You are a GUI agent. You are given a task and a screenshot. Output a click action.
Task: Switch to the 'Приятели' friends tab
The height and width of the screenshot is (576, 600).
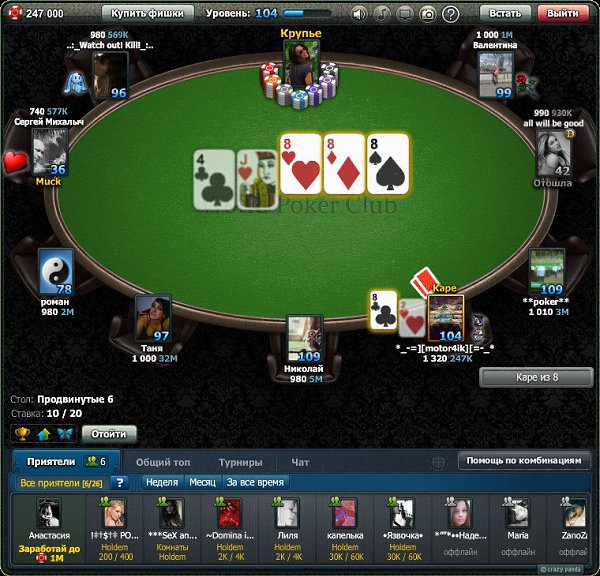(65, 462)
